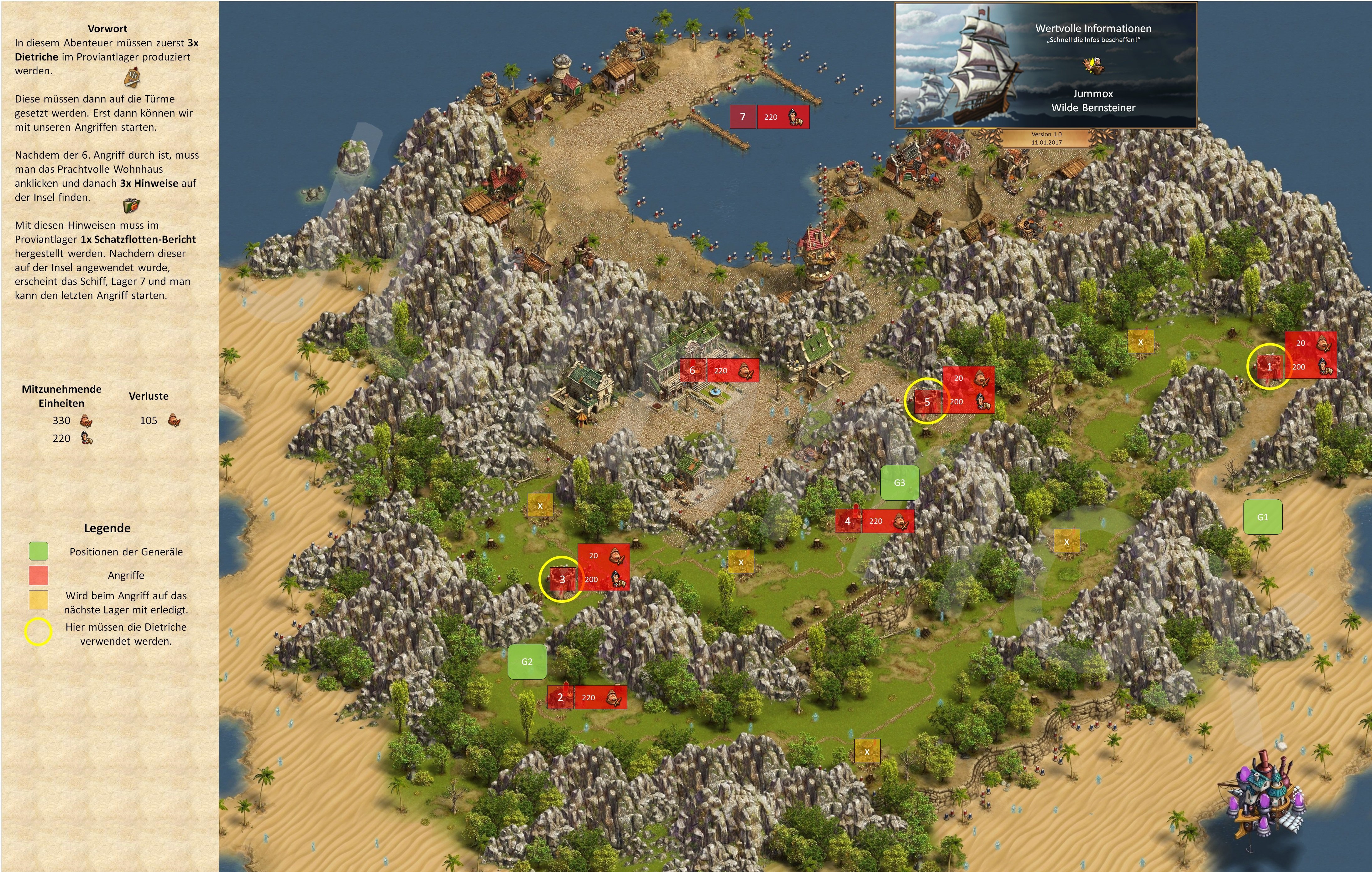Click the green G2 general position
The width and height of the screenshot is (1372, 872).
[527, 662]
